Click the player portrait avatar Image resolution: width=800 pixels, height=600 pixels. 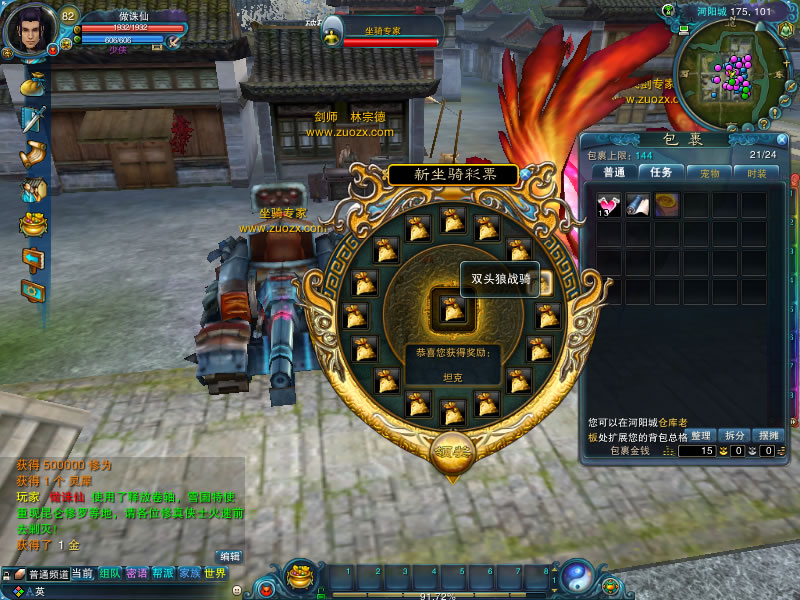pyautogui.click(x=30, y=30)
